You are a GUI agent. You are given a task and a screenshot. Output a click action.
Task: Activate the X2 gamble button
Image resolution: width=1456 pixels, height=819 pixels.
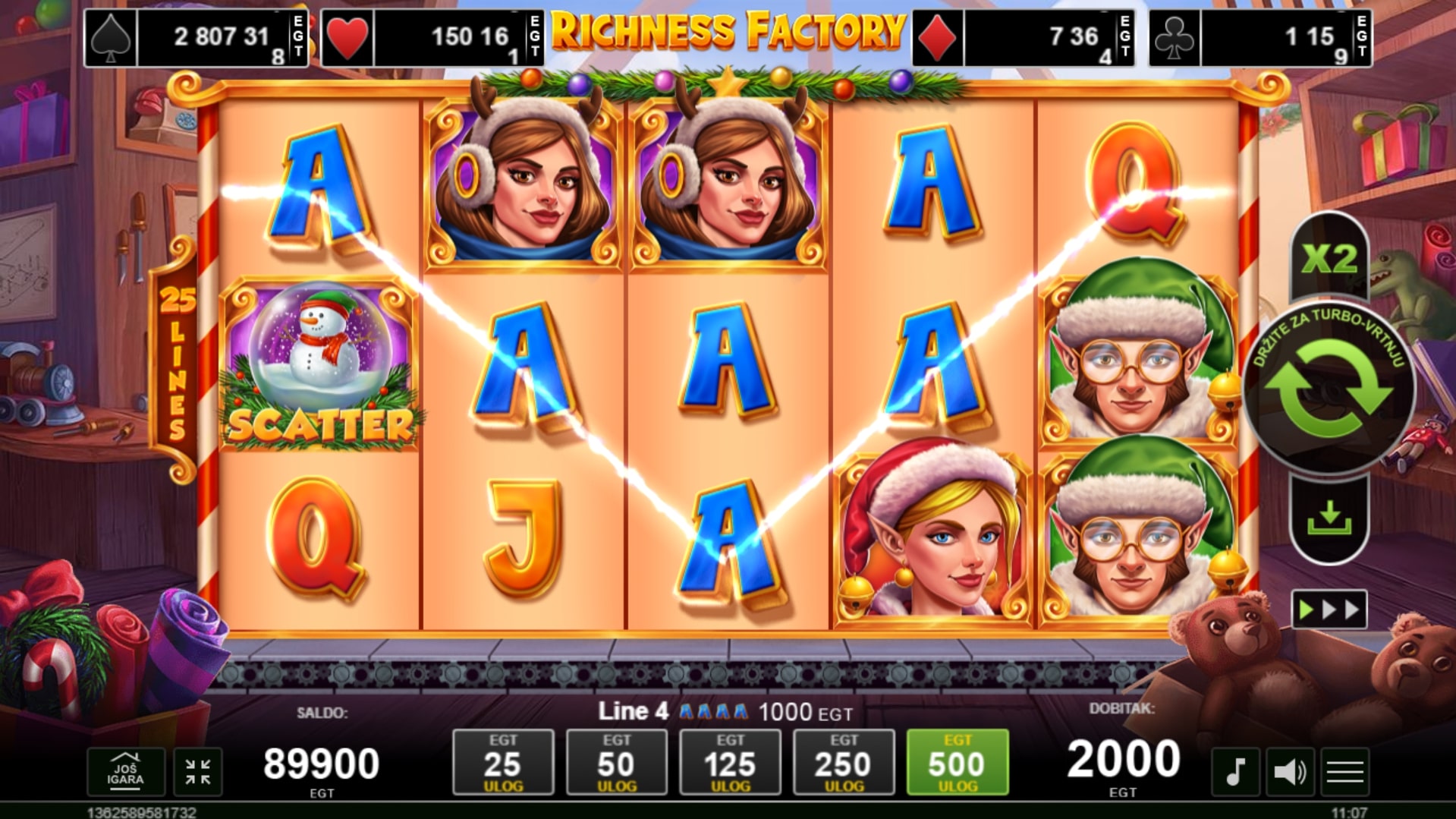tap(1329, 259)
